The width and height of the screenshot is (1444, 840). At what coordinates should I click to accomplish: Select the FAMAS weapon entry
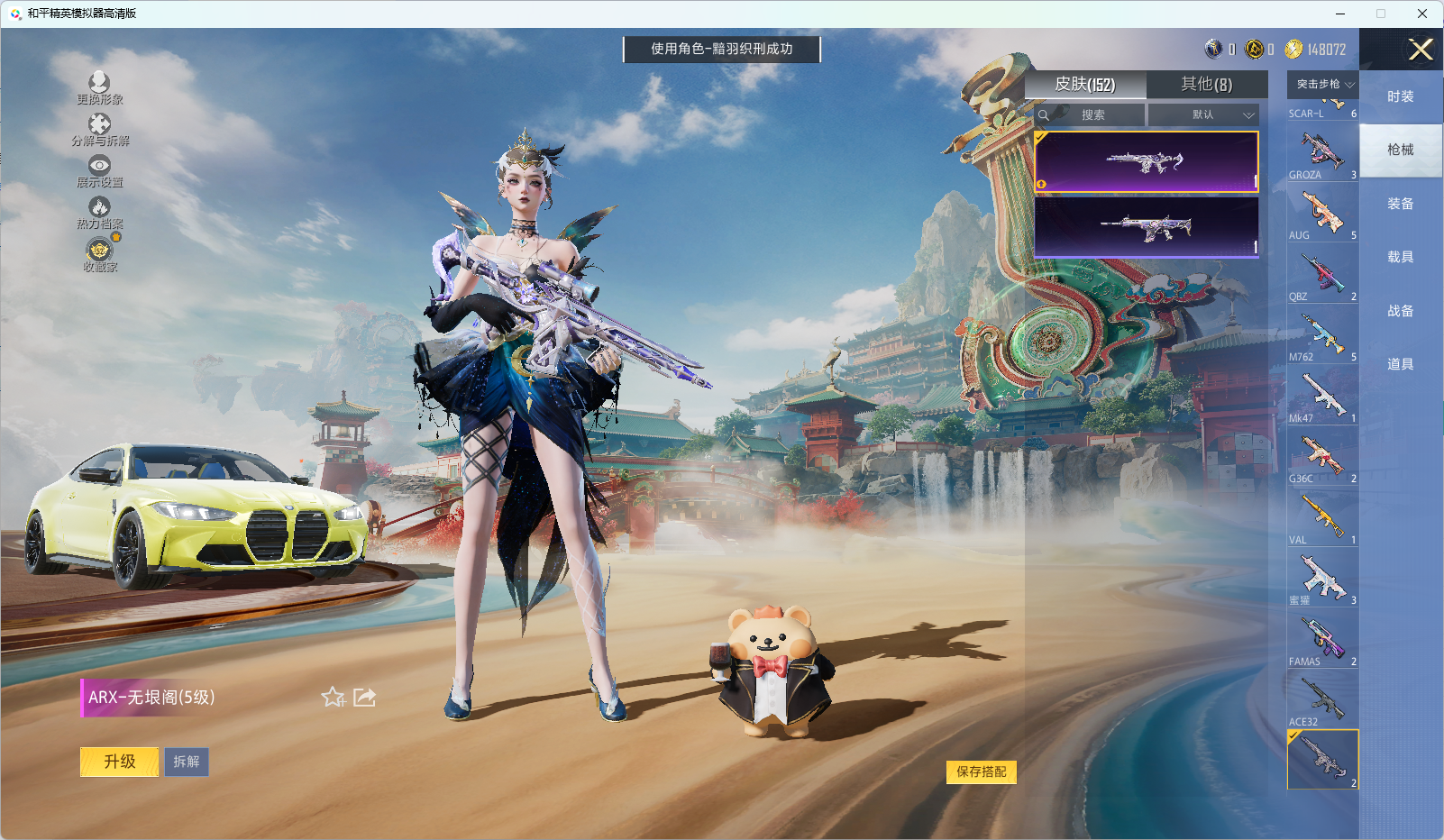tap(1322, 640)
